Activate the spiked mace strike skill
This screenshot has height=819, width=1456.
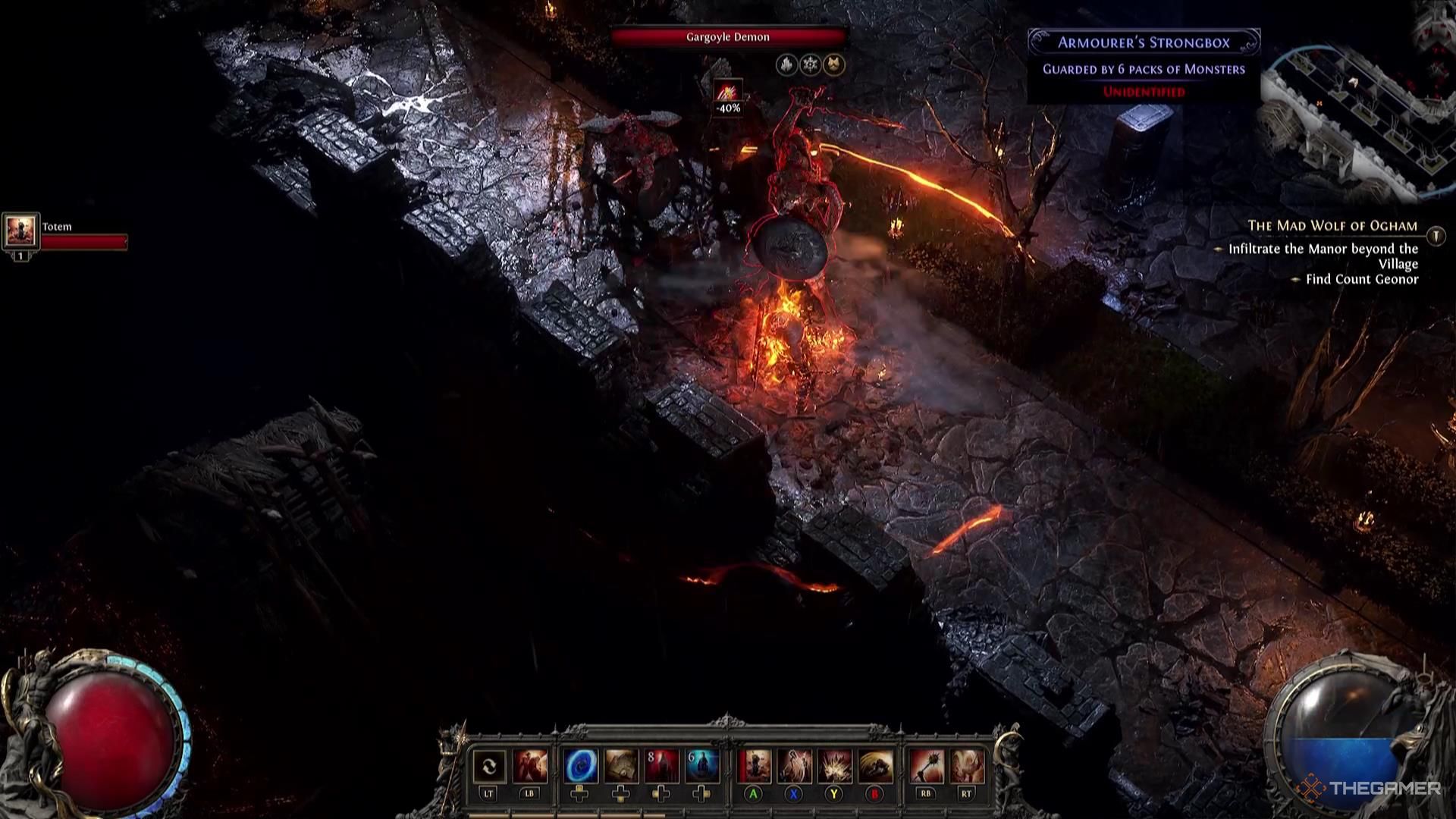pyautogui.click(x=925, y=767)
